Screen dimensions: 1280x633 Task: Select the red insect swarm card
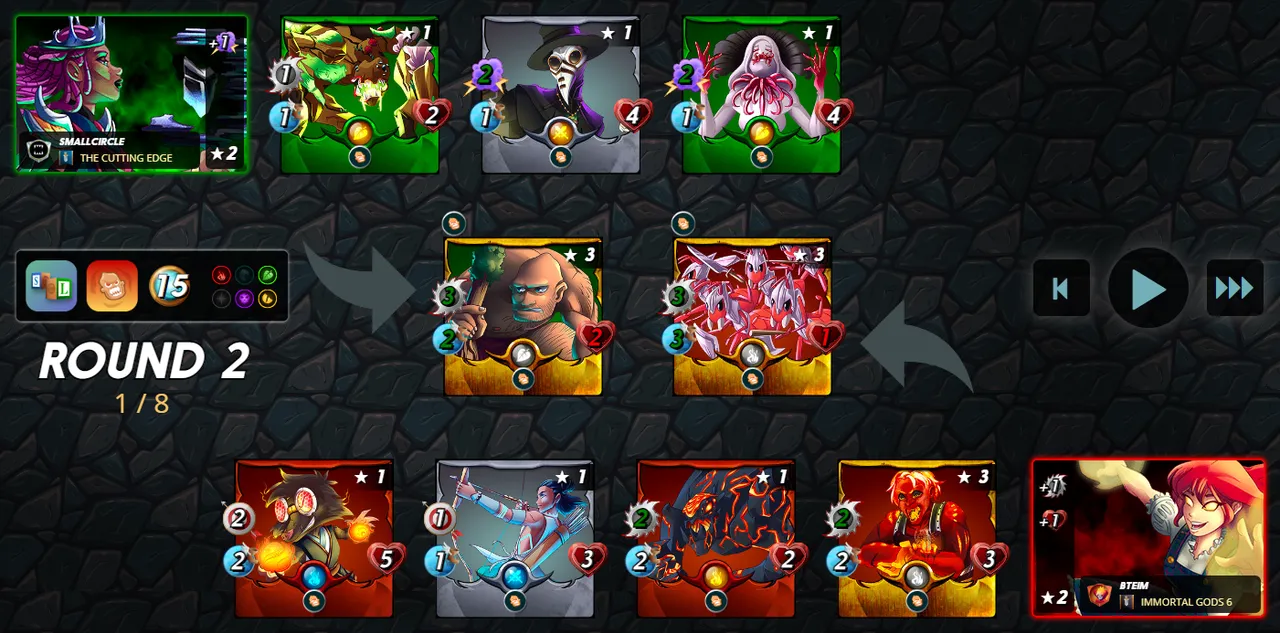[752, 316]
